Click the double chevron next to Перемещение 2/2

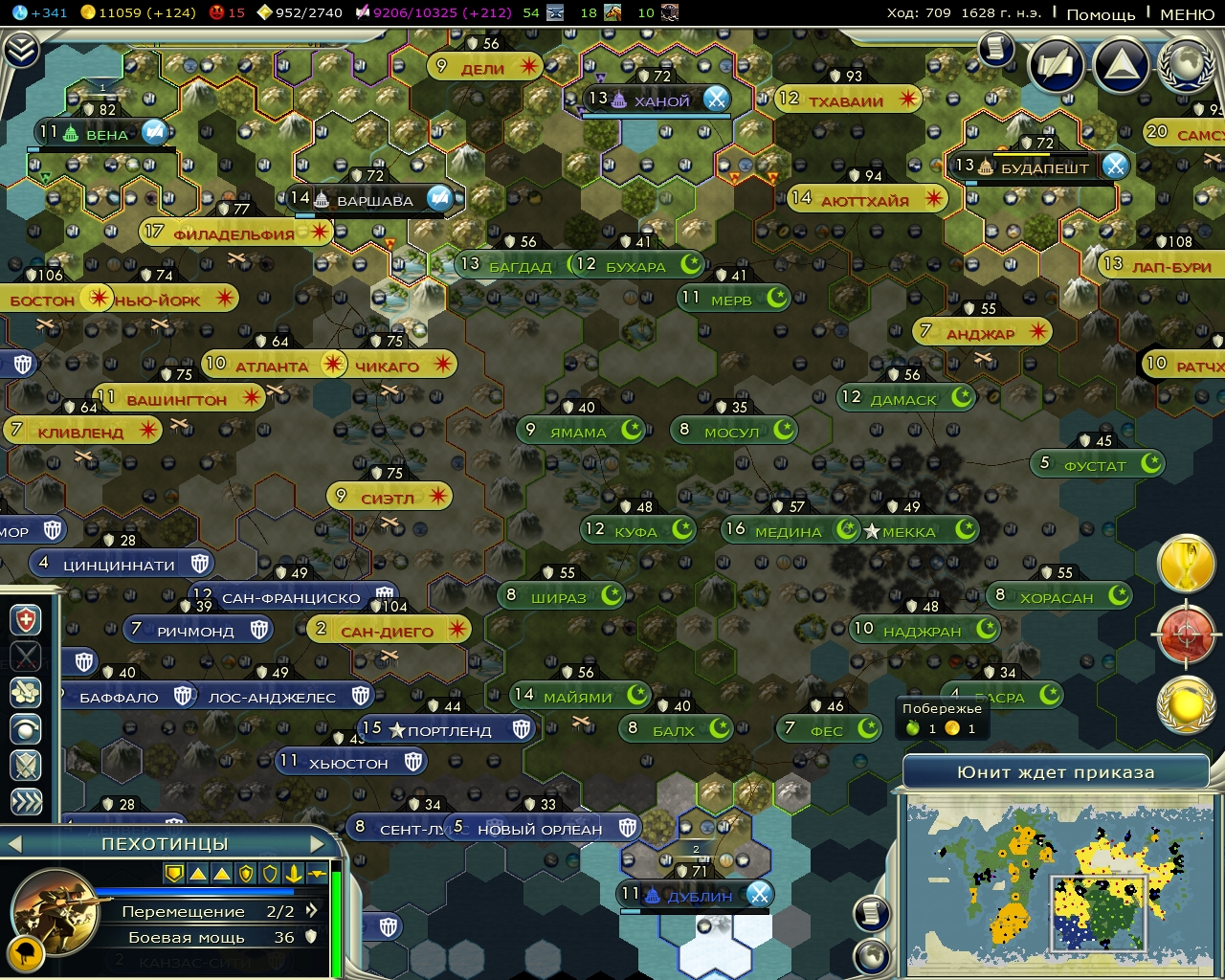click(313, 910)
